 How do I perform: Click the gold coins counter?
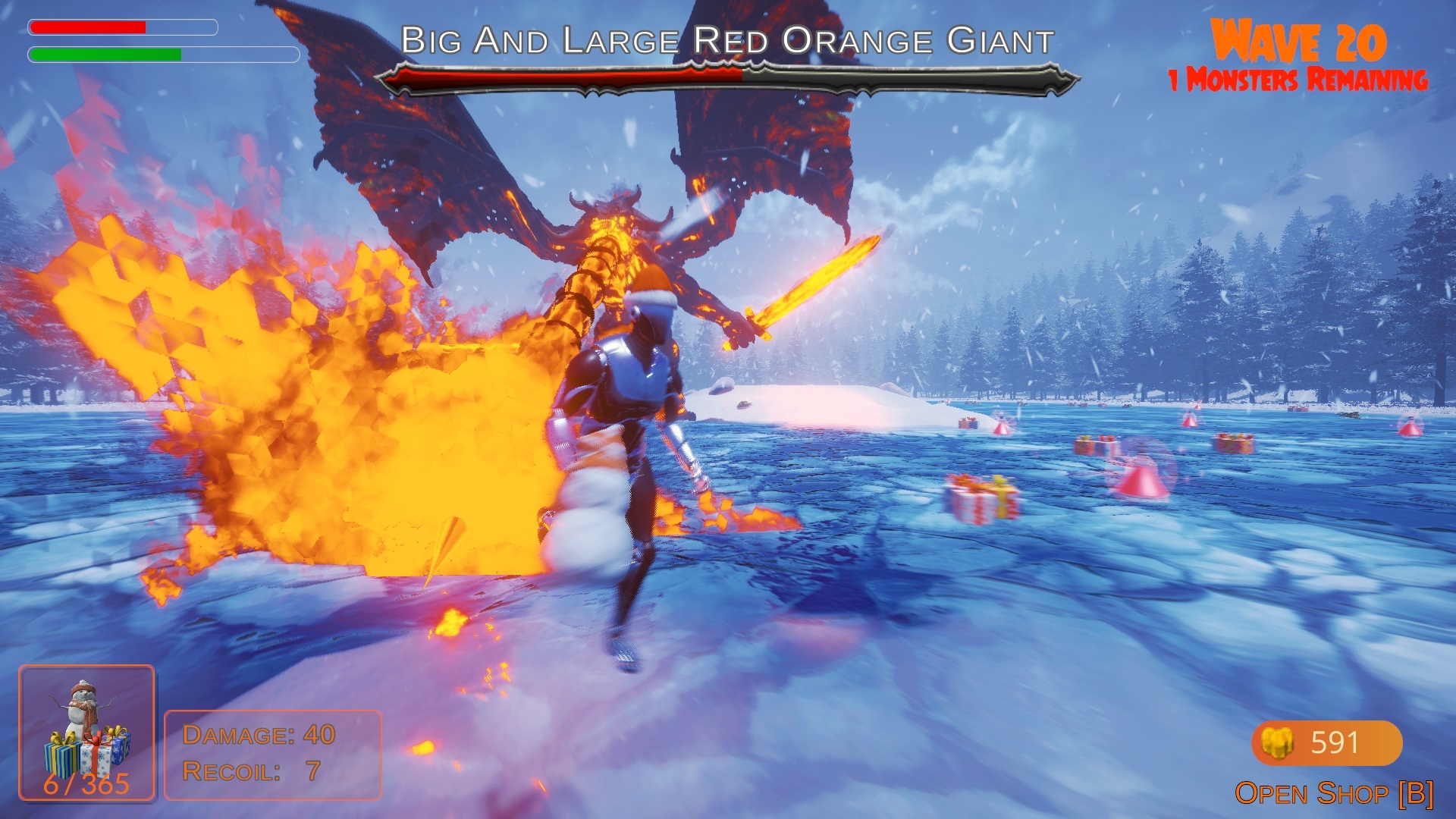(1326, 742)
